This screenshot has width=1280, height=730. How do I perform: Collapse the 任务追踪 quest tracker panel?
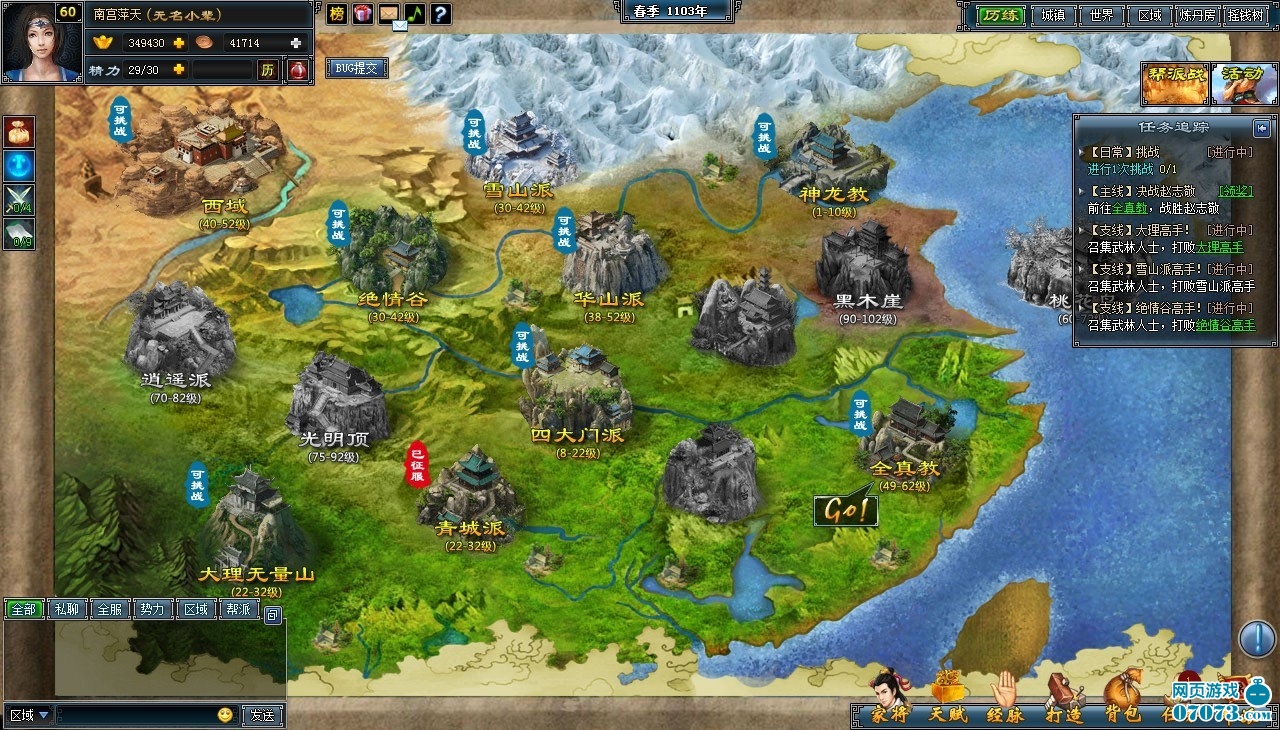1261,127
